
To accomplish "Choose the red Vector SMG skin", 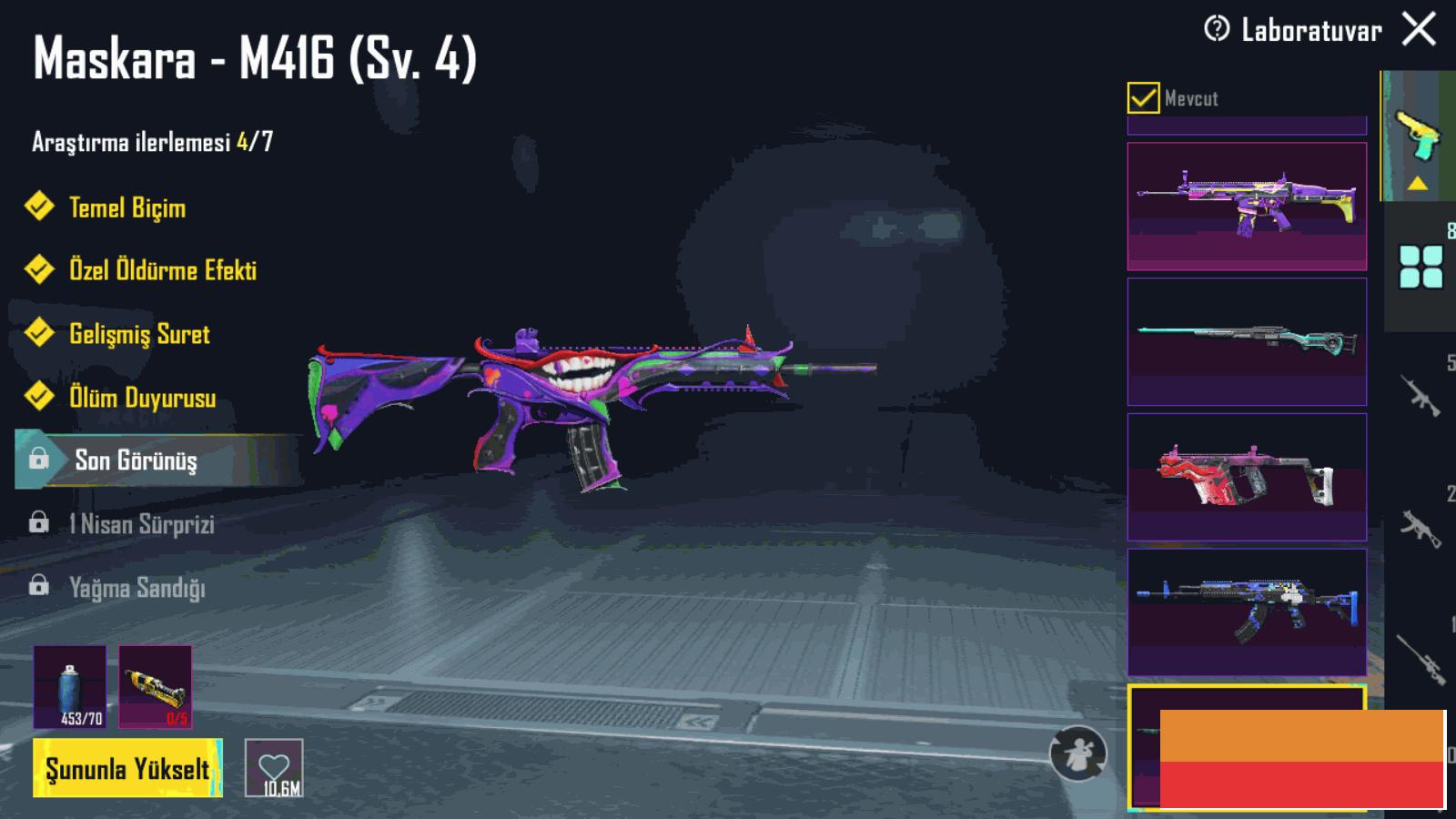I will point(1247,477).
